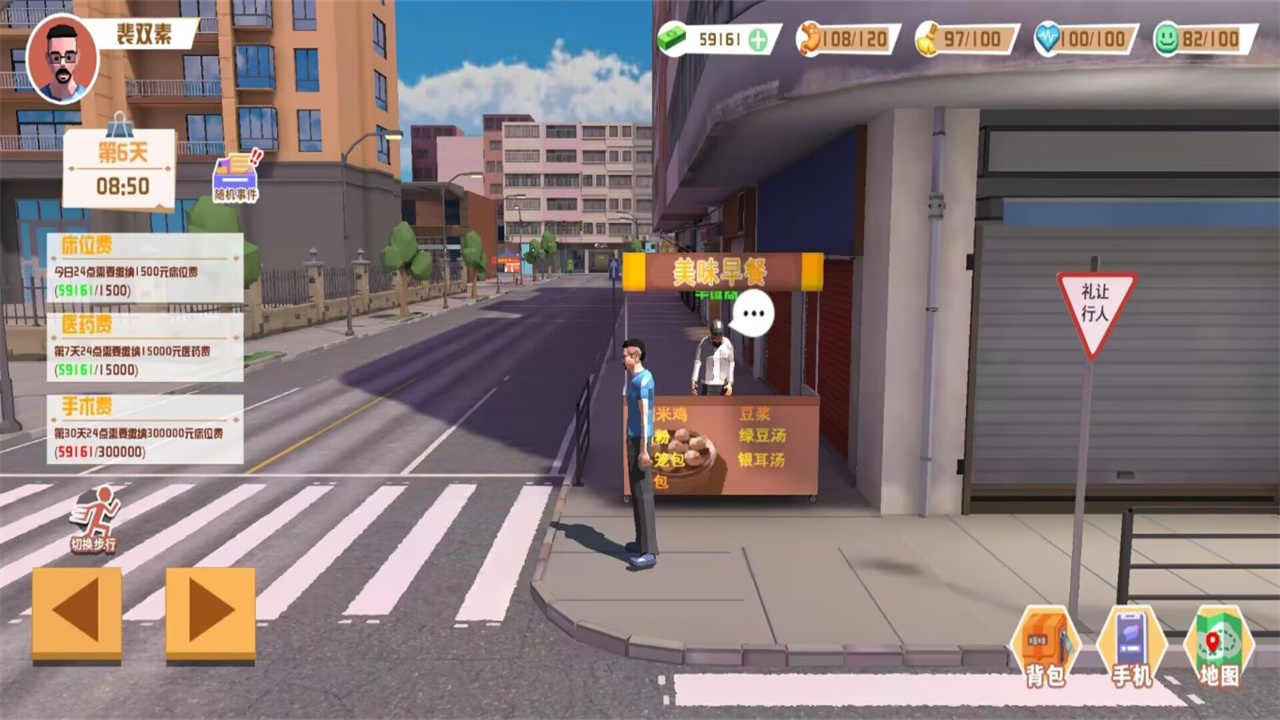Click the 美味早餐 breakfast stall sign
1280x720 pixels.
click(x=722, y=270)
